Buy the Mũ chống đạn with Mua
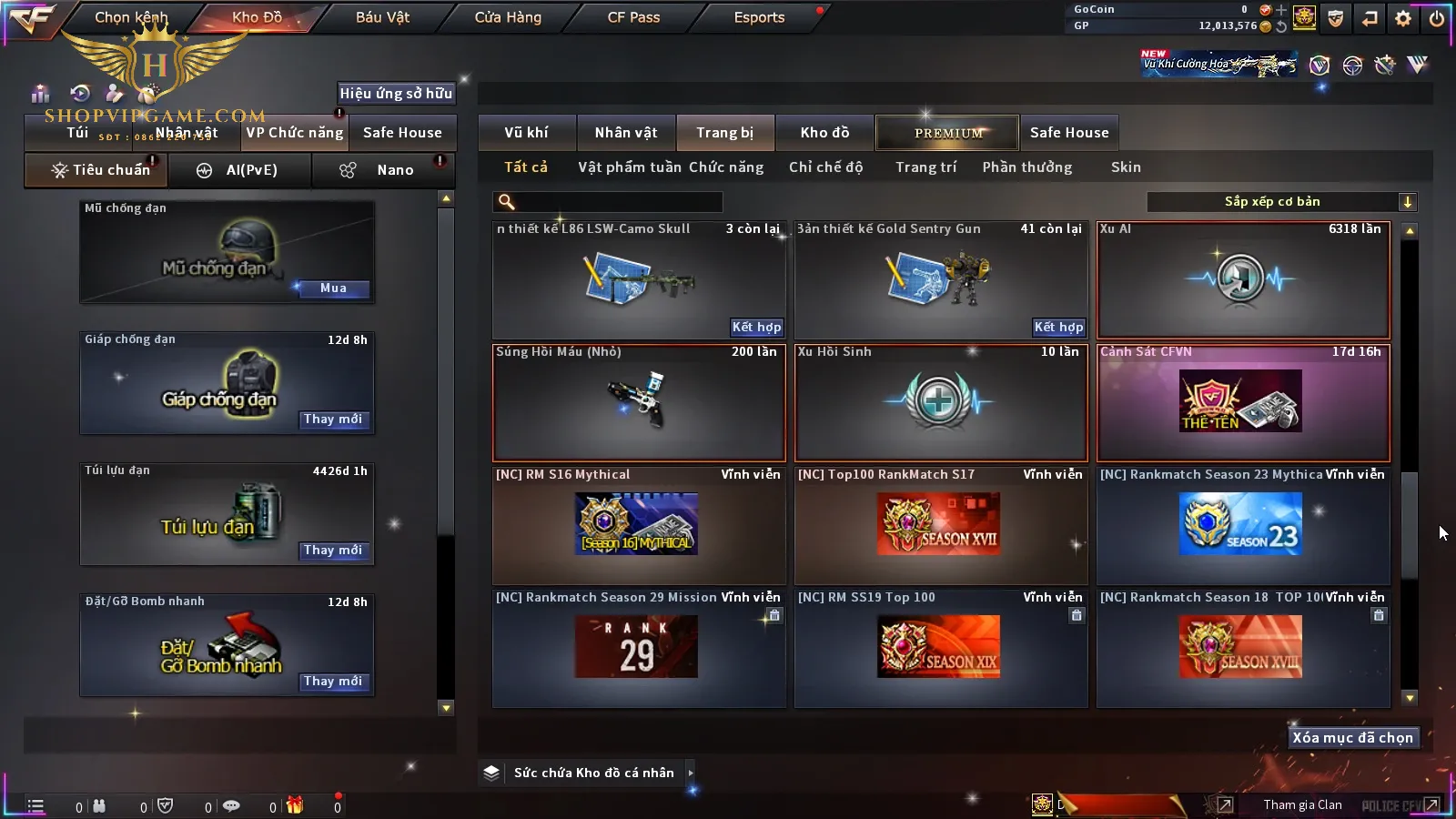This screenshot has height=819, width=1456. coord(333,288)
